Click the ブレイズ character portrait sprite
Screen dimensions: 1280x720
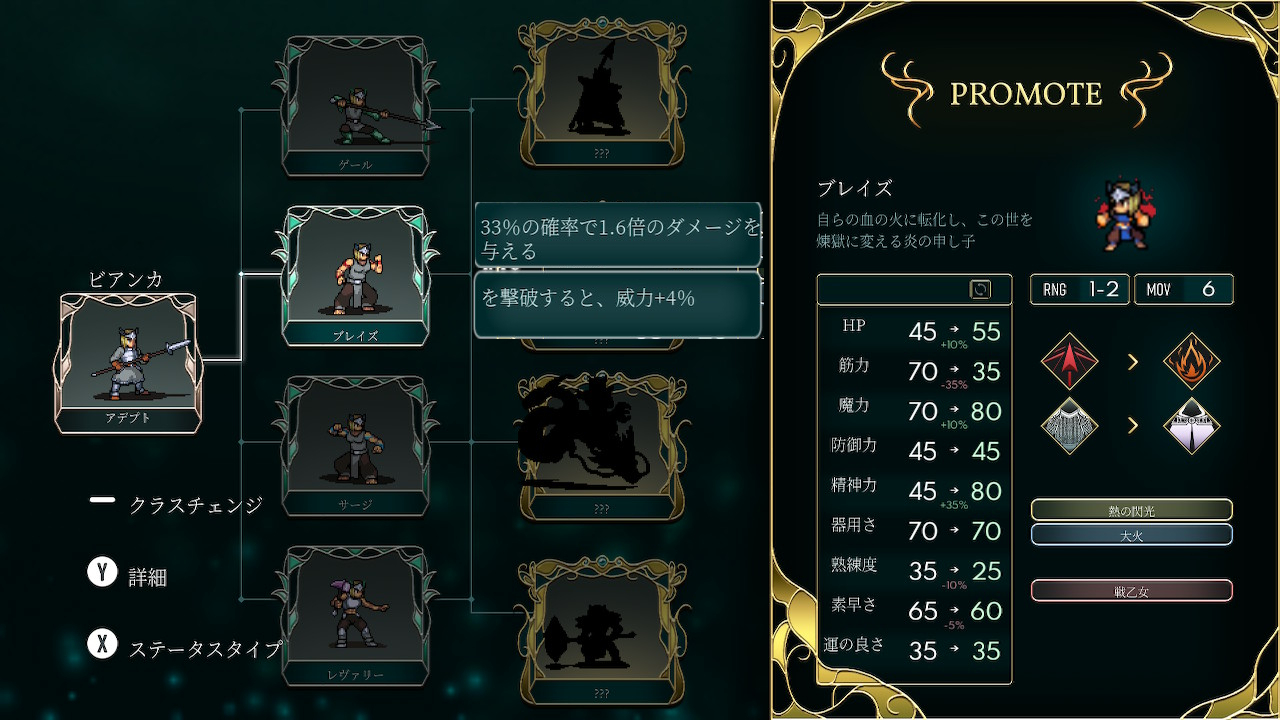(x=1124, y=214)
